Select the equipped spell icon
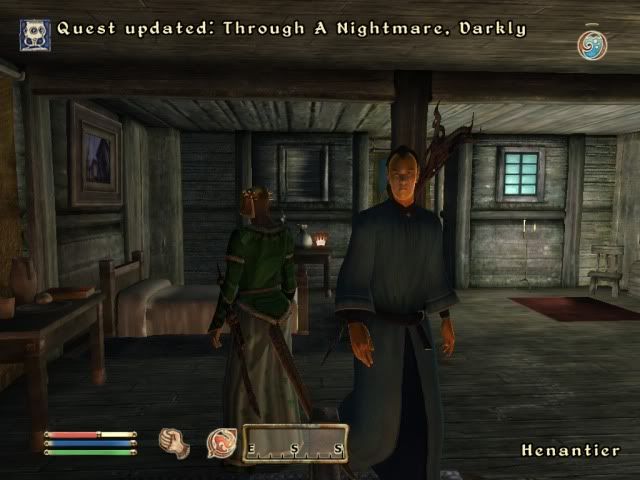 click(x=221, y=443)
